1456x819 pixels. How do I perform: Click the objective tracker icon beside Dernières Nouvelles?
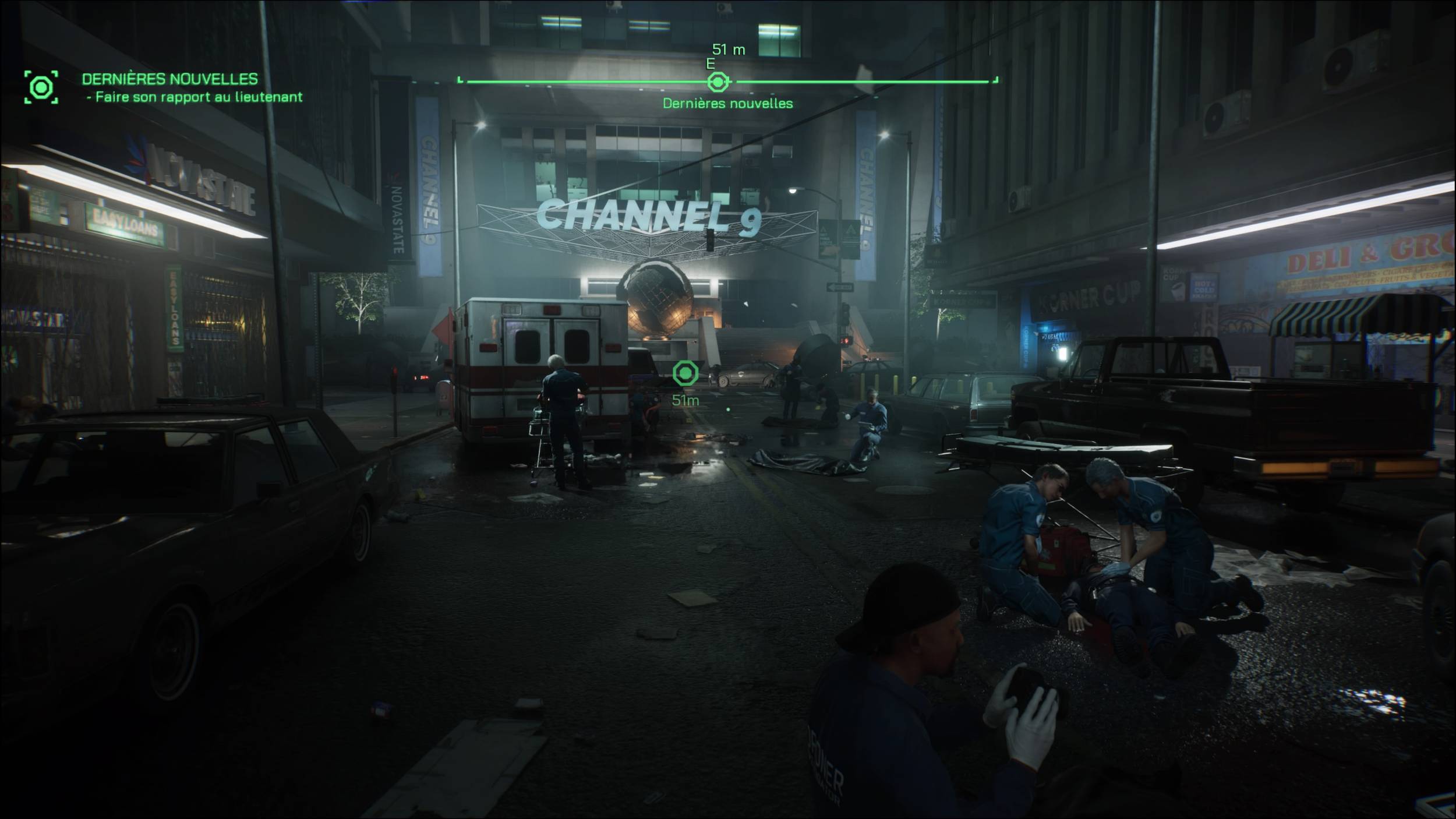41,87
